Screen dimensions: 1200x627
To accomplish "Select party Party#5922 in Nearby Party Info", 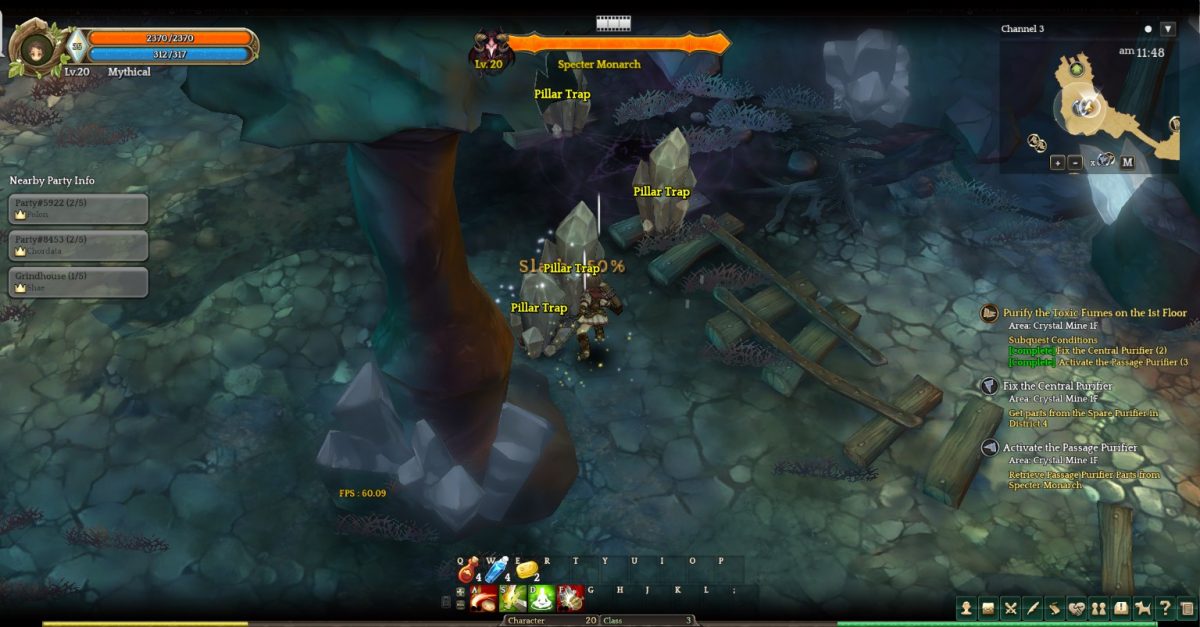I will 79,208.
